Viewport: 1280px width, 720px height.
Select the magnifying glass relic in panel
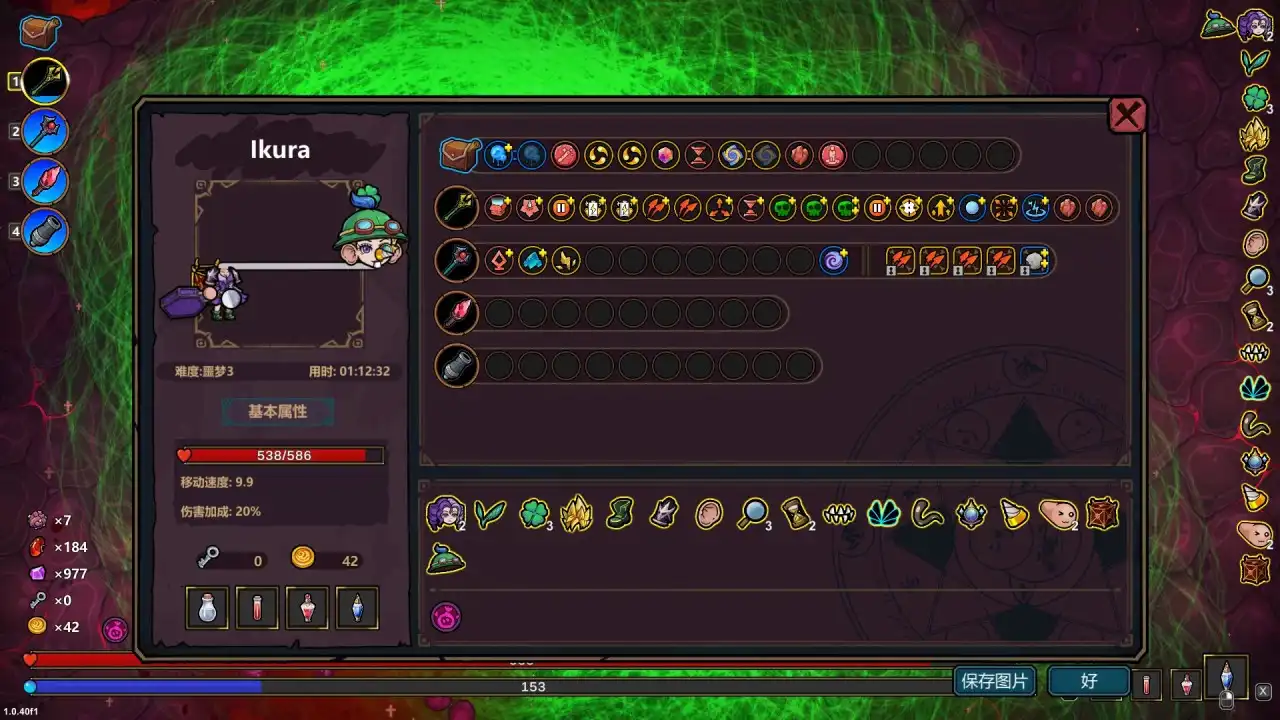point(751,514)
